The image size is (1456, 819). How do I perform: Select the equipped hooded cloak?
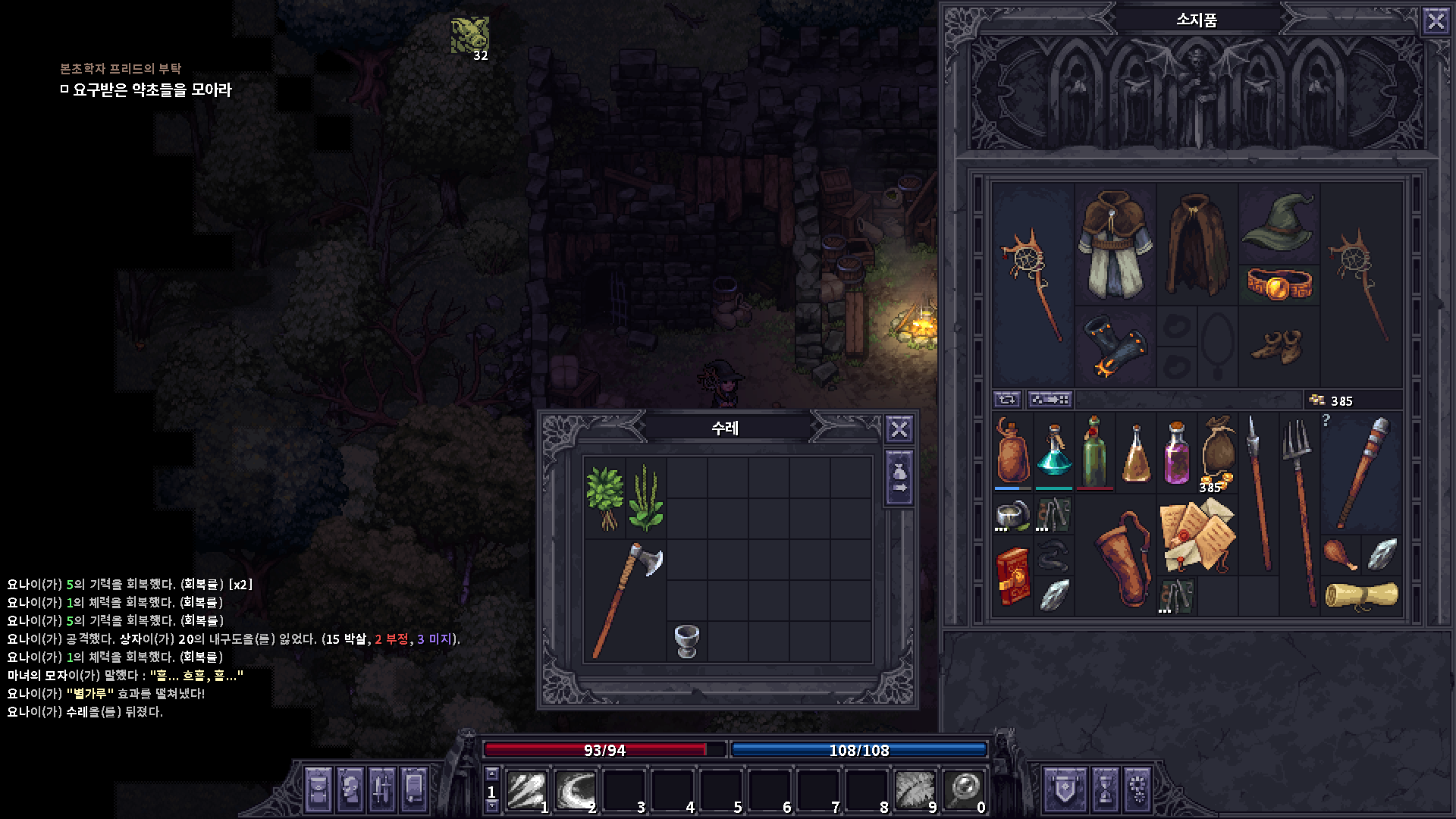(x=1197, y=243)
